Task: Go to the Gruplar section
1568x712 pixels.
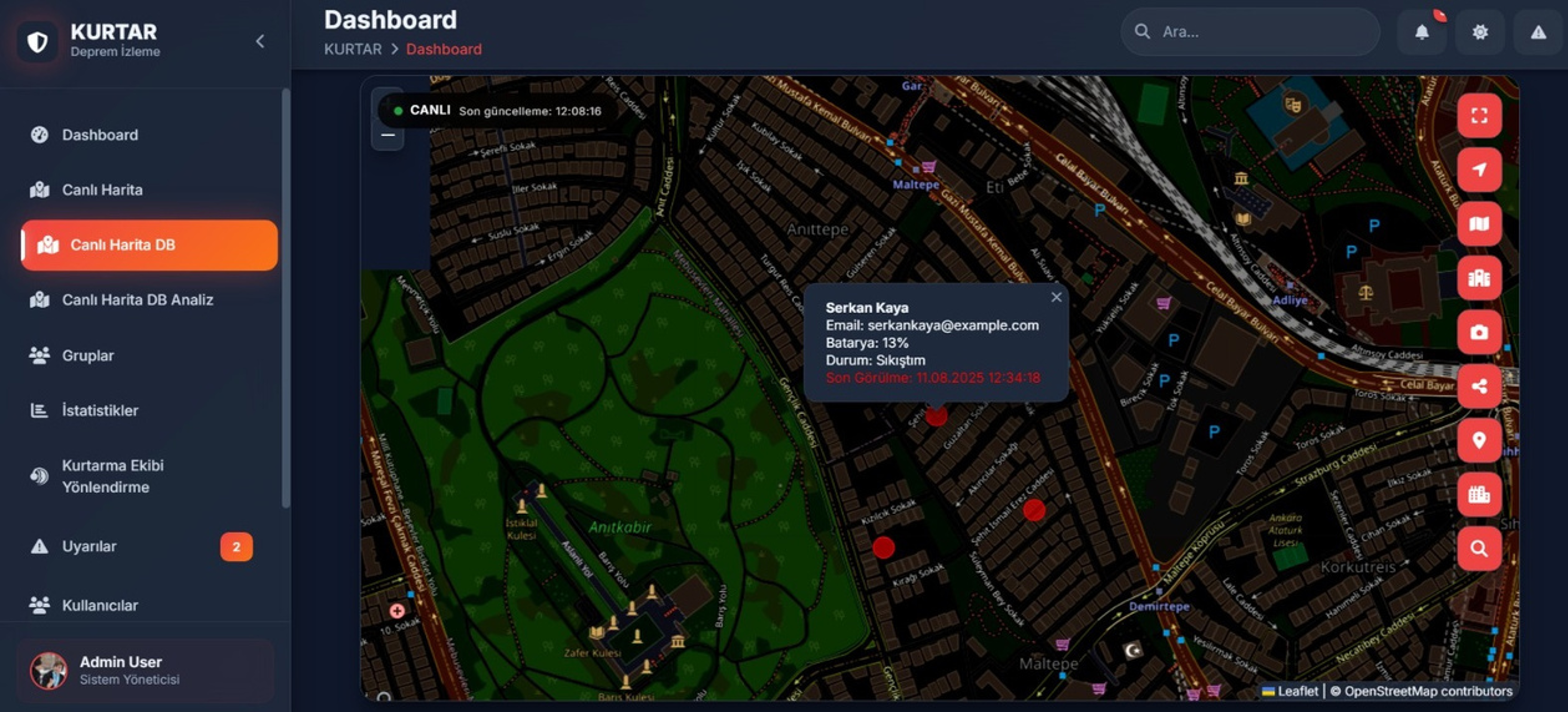Action: point(88,355)
